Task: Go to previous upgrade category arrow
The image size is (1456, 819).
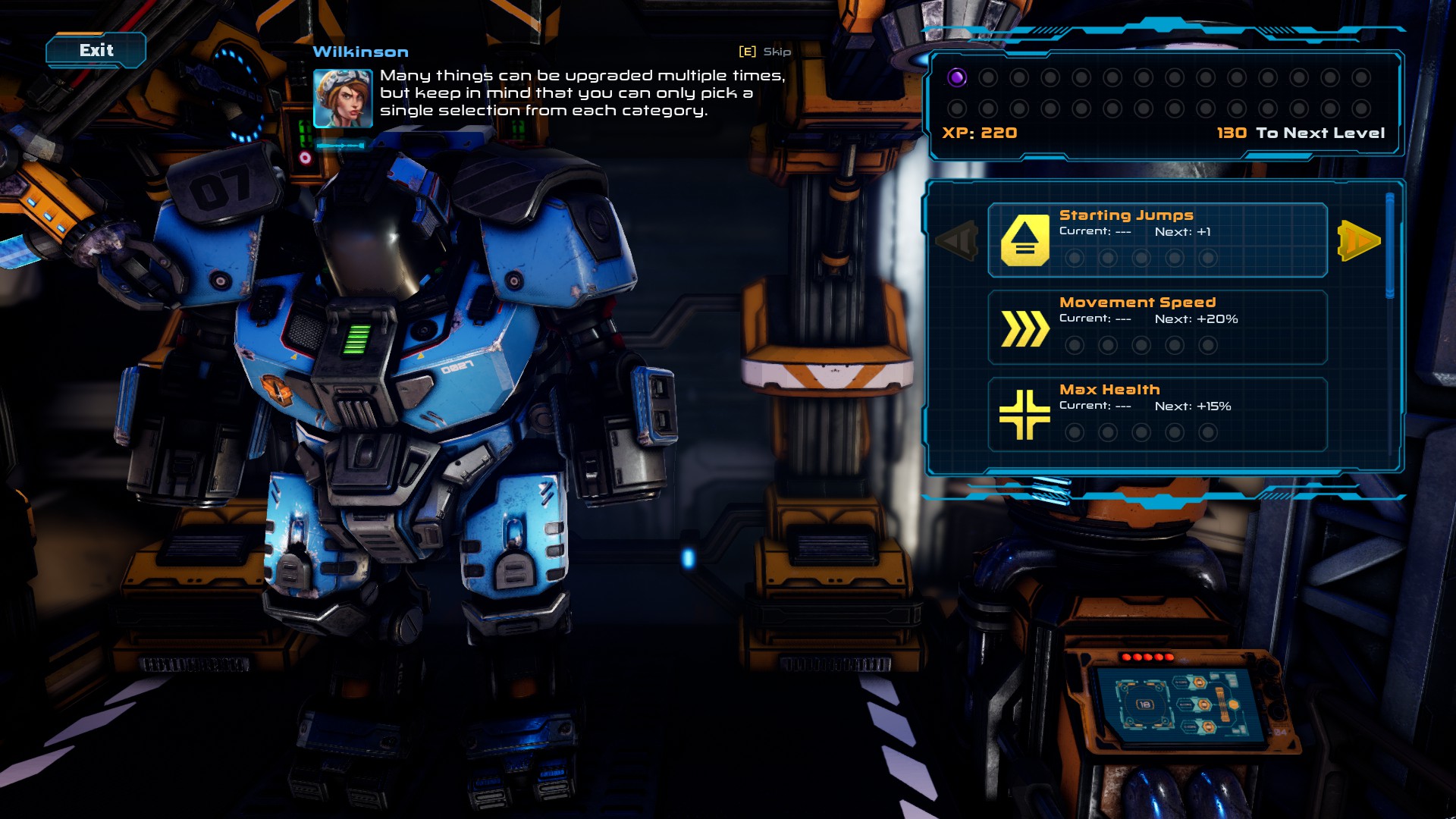Action: tap(957, 241)
